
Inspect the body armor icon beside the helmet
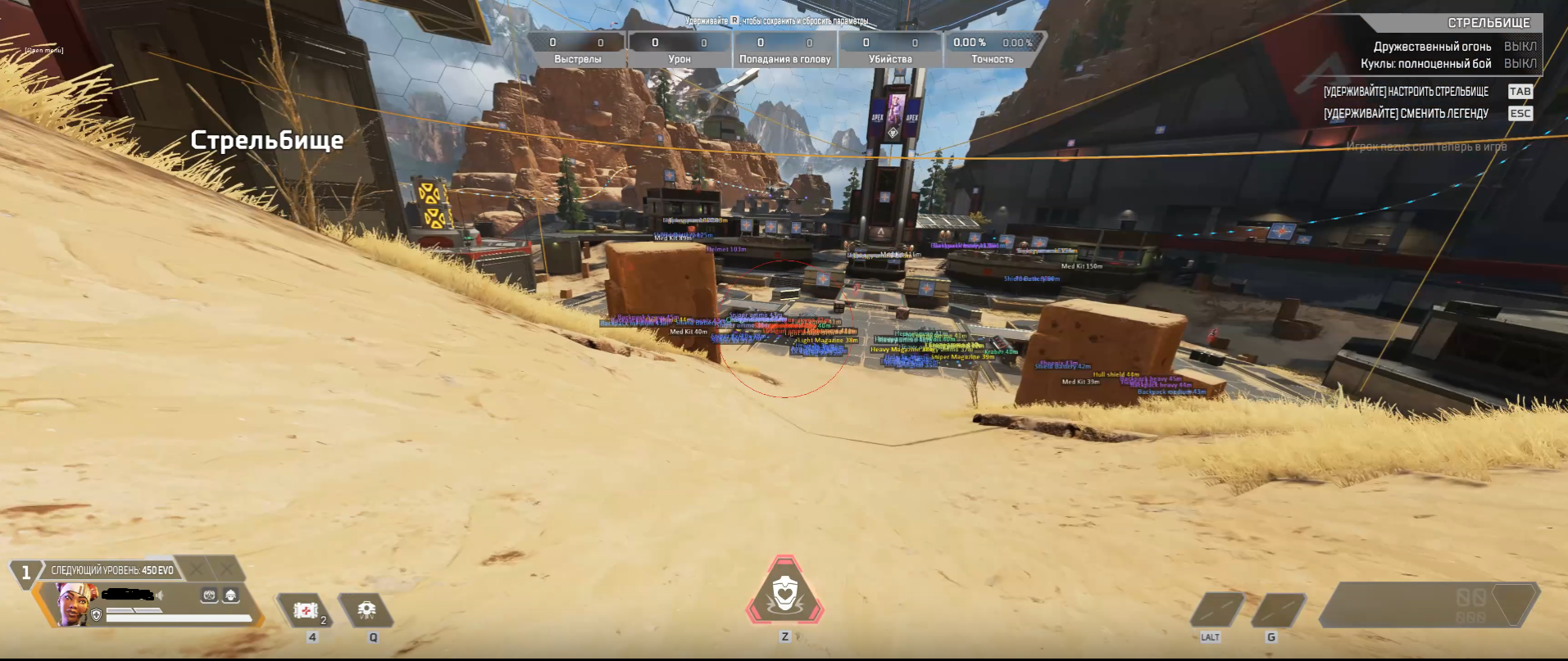(210, 595)
